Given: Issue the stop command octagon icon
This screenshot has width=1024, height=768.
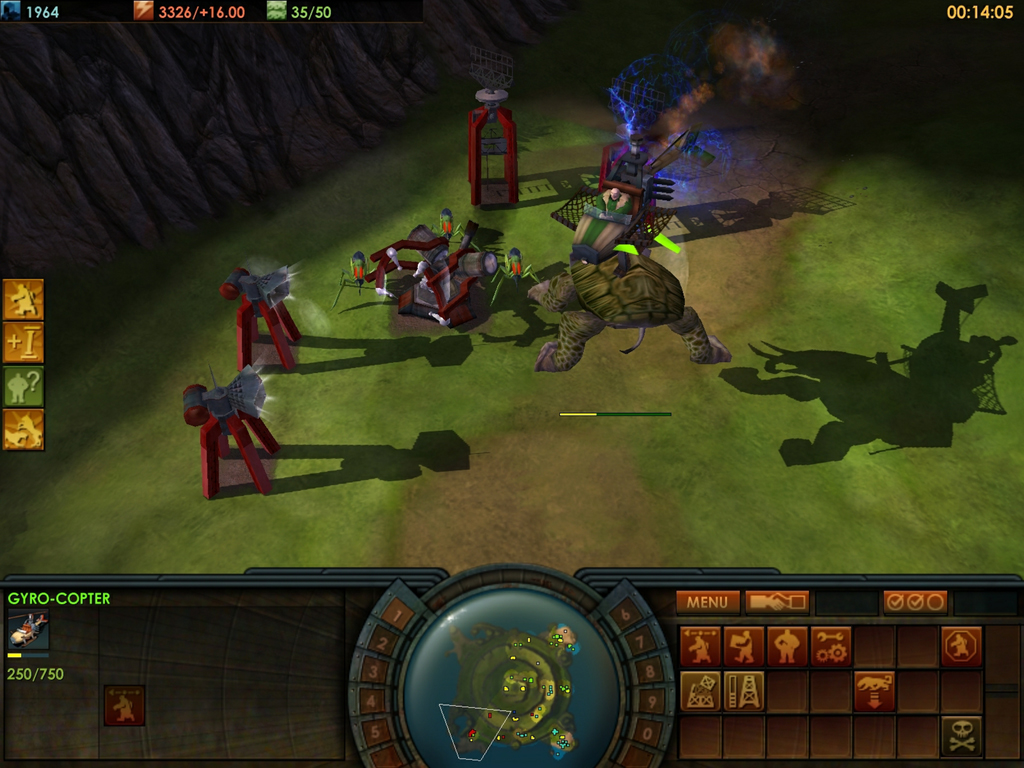Looking at the screenshot, I should point(961,647).
